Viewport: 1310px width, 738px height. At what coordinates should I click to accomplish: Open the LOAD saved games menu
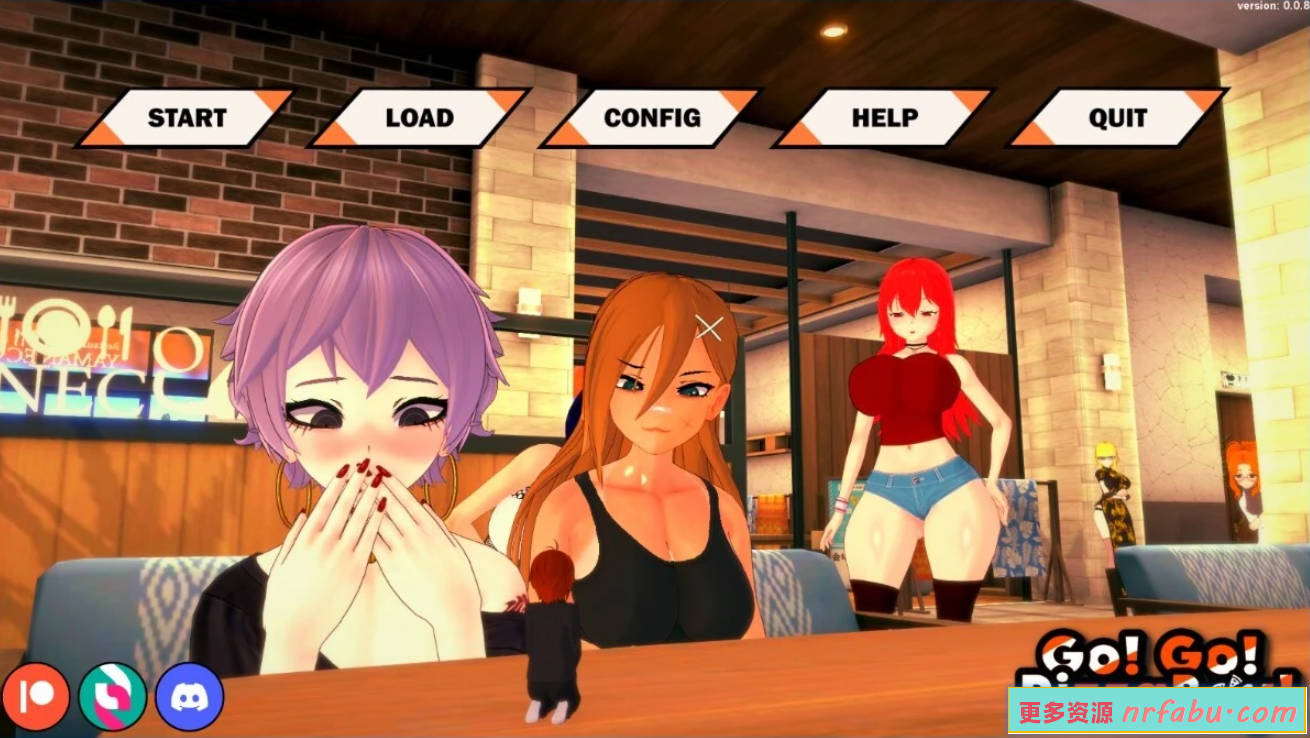(x=420, y=117)
